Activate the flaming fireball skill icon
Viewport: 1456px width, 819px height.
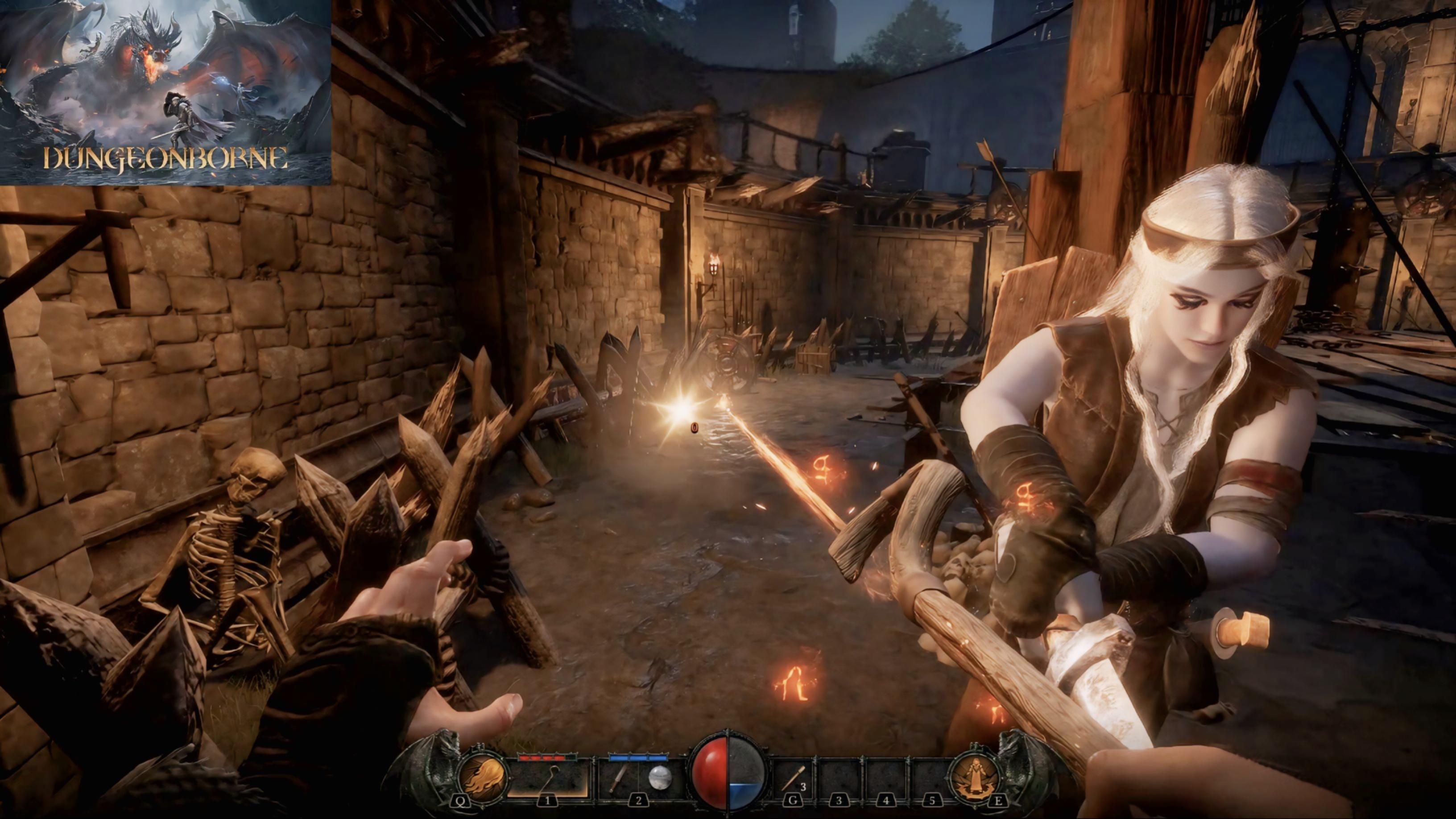(x=483, y=777)
